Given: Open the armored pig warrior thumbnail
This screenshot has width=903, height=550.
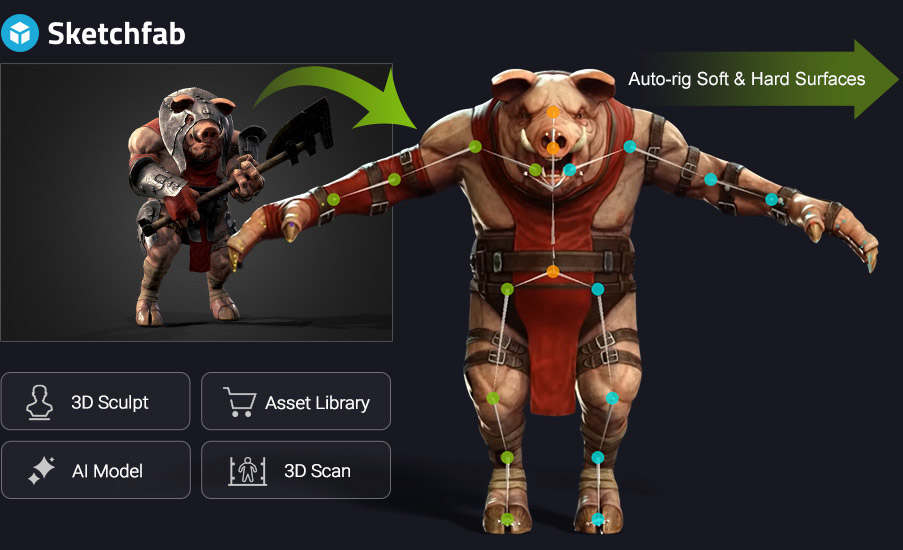Looking at the screenshot, I should [x=196, y=203].
